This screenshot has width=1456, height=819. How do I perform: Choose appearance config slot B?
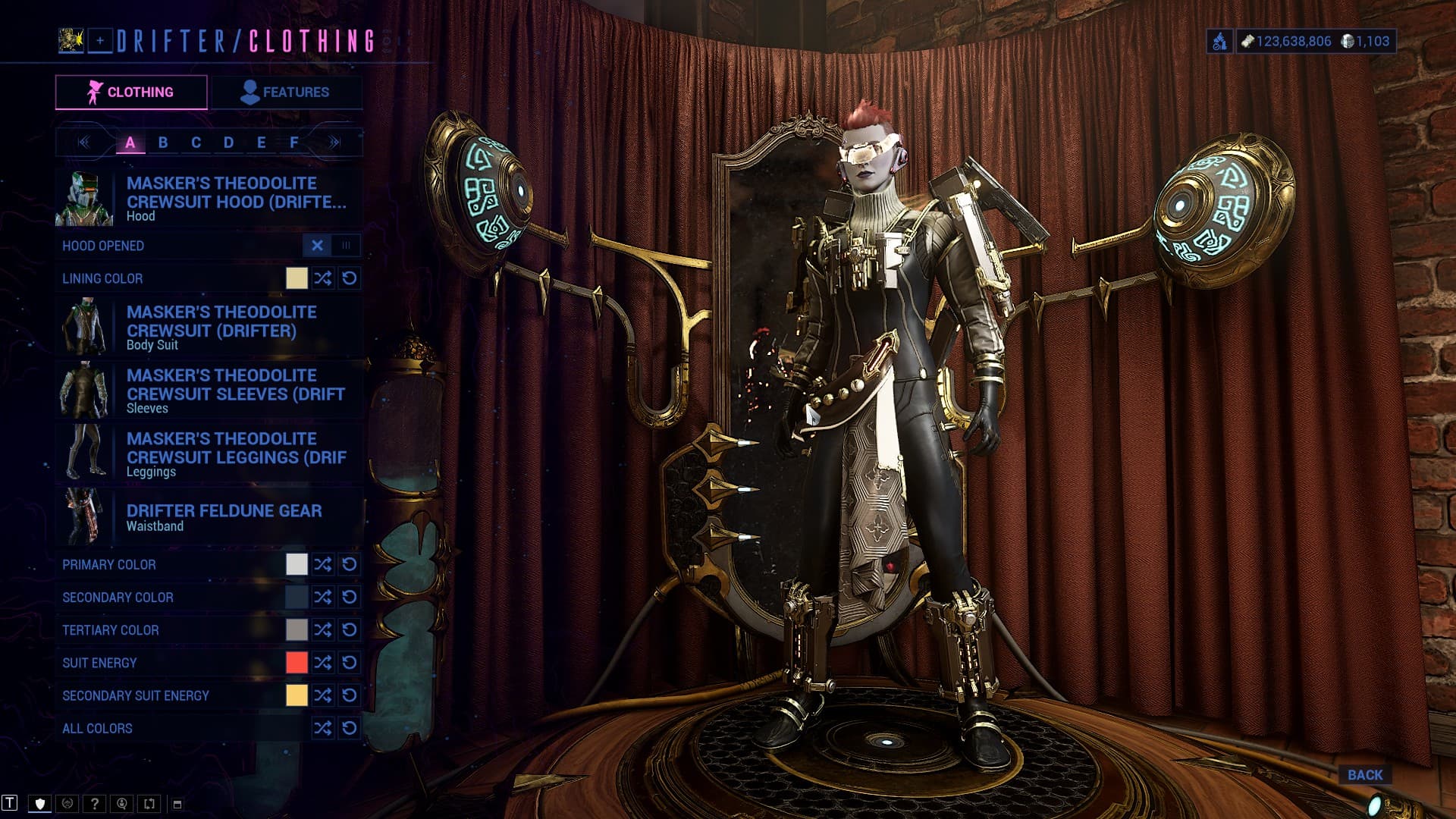[x=163, y=143]
